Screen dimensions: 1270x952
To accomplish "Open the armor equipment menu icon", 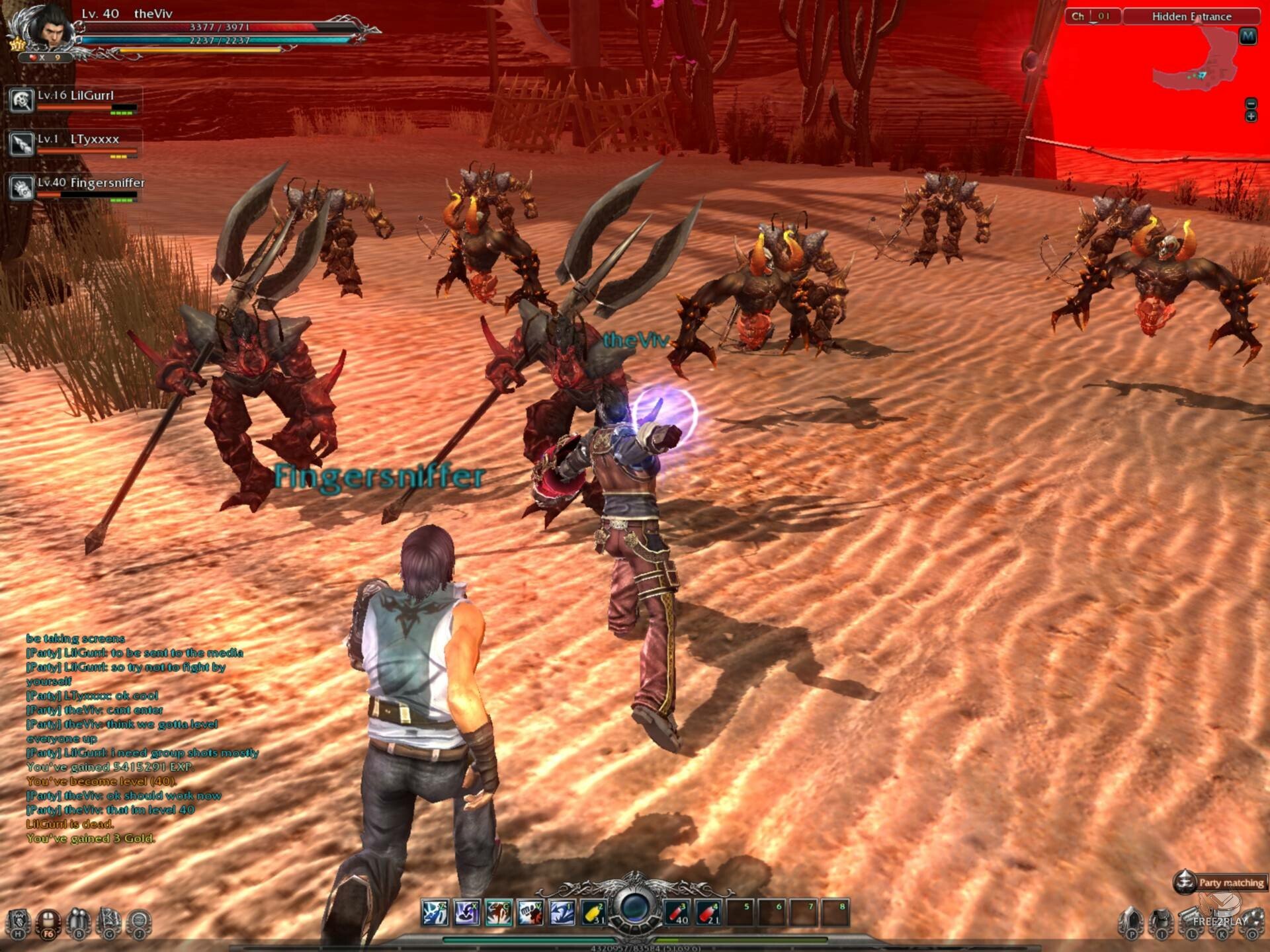I will tap(1161, 922).
